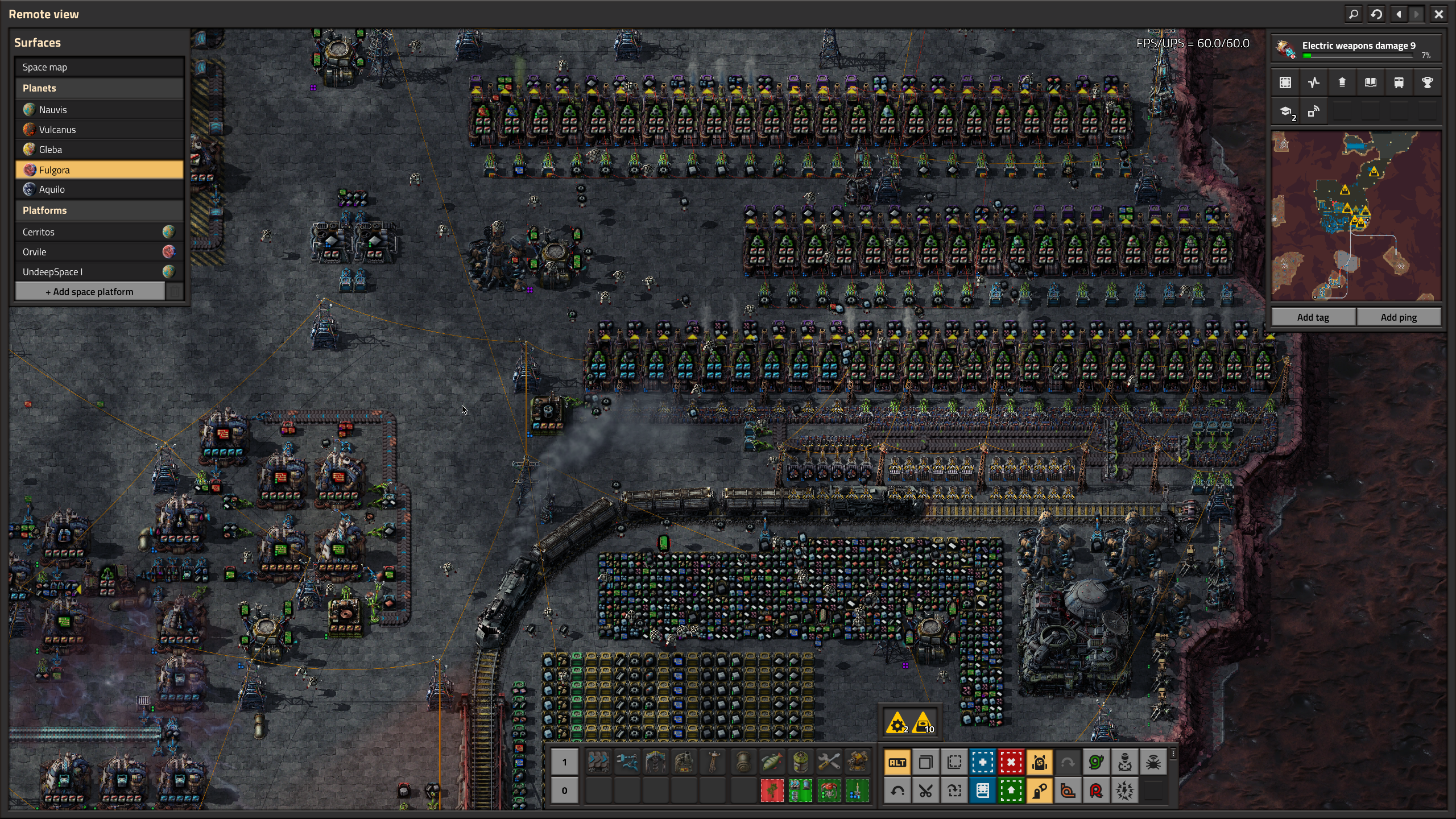
Task: Select the repair pack wrench quickbar slot
Action: coord(829,762)
